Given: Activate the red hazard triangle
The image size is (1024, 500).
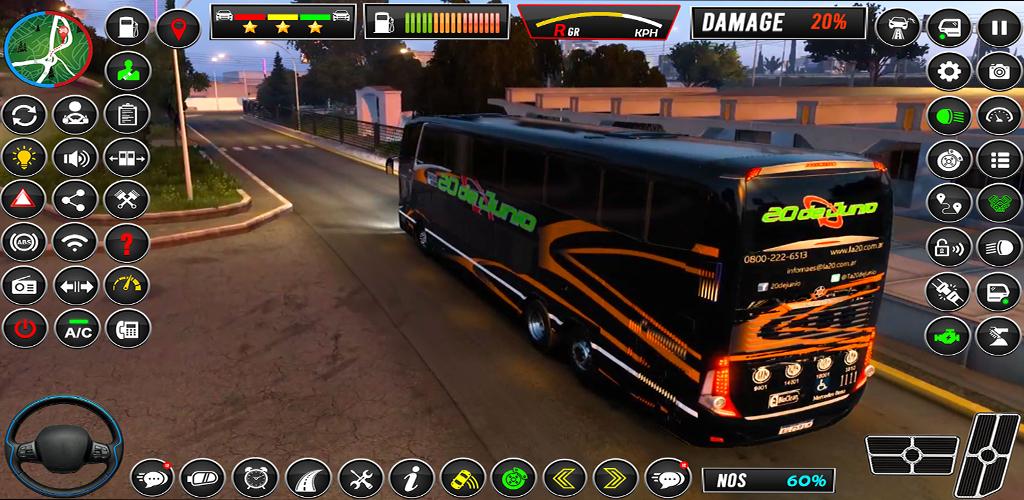Looking at the screenshot, I should point(23,200).
